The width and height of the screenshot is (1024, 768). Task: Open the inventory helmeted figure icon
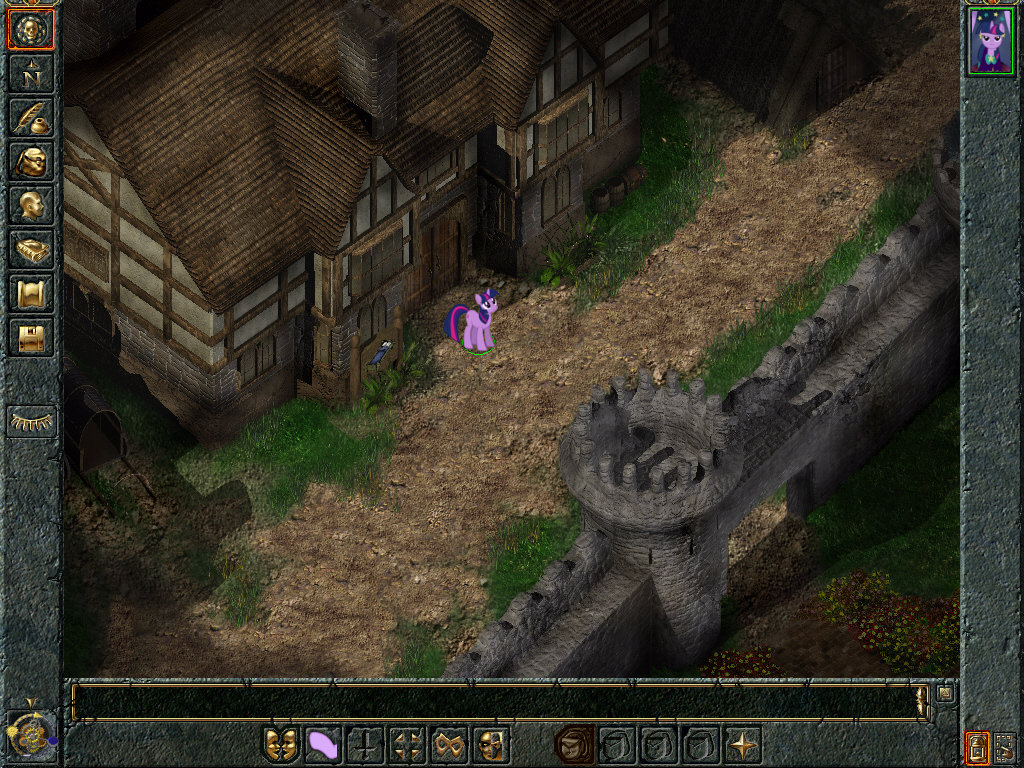point(30,162)
